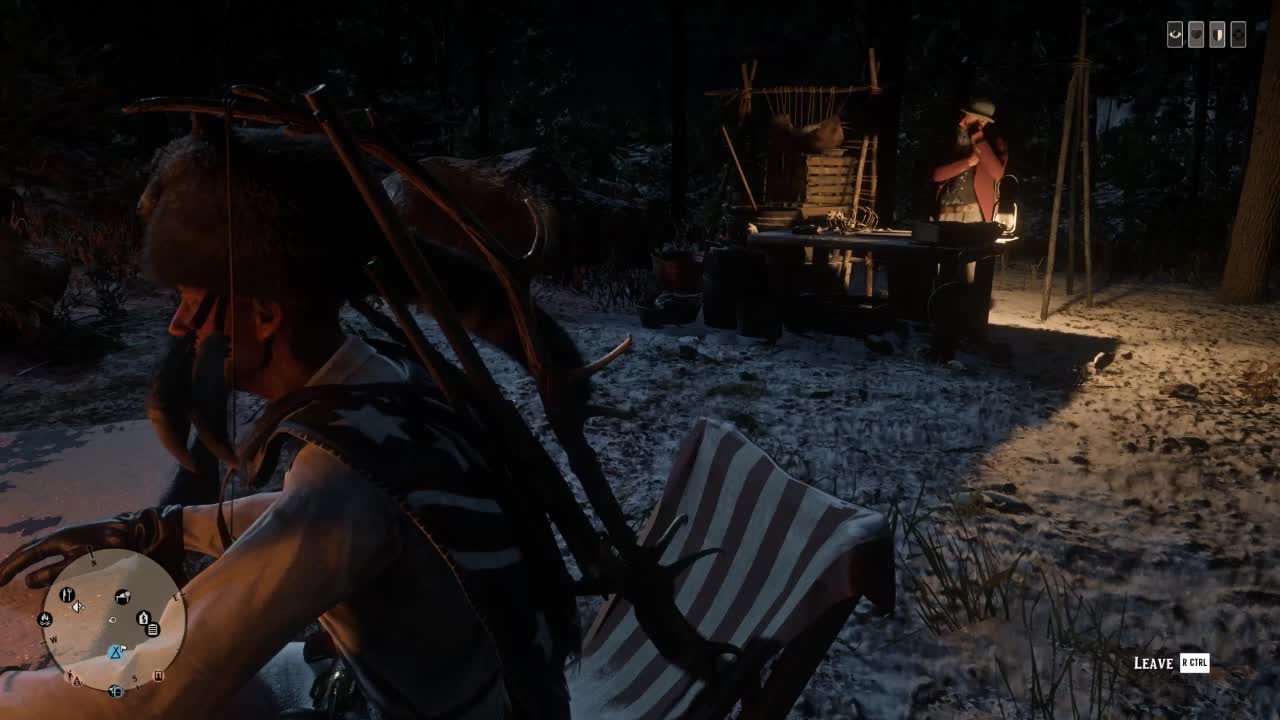Viewport: 1280px width, 720px height.
Task: Click the dollar tag minimap marker
Action: click(143, 618)
